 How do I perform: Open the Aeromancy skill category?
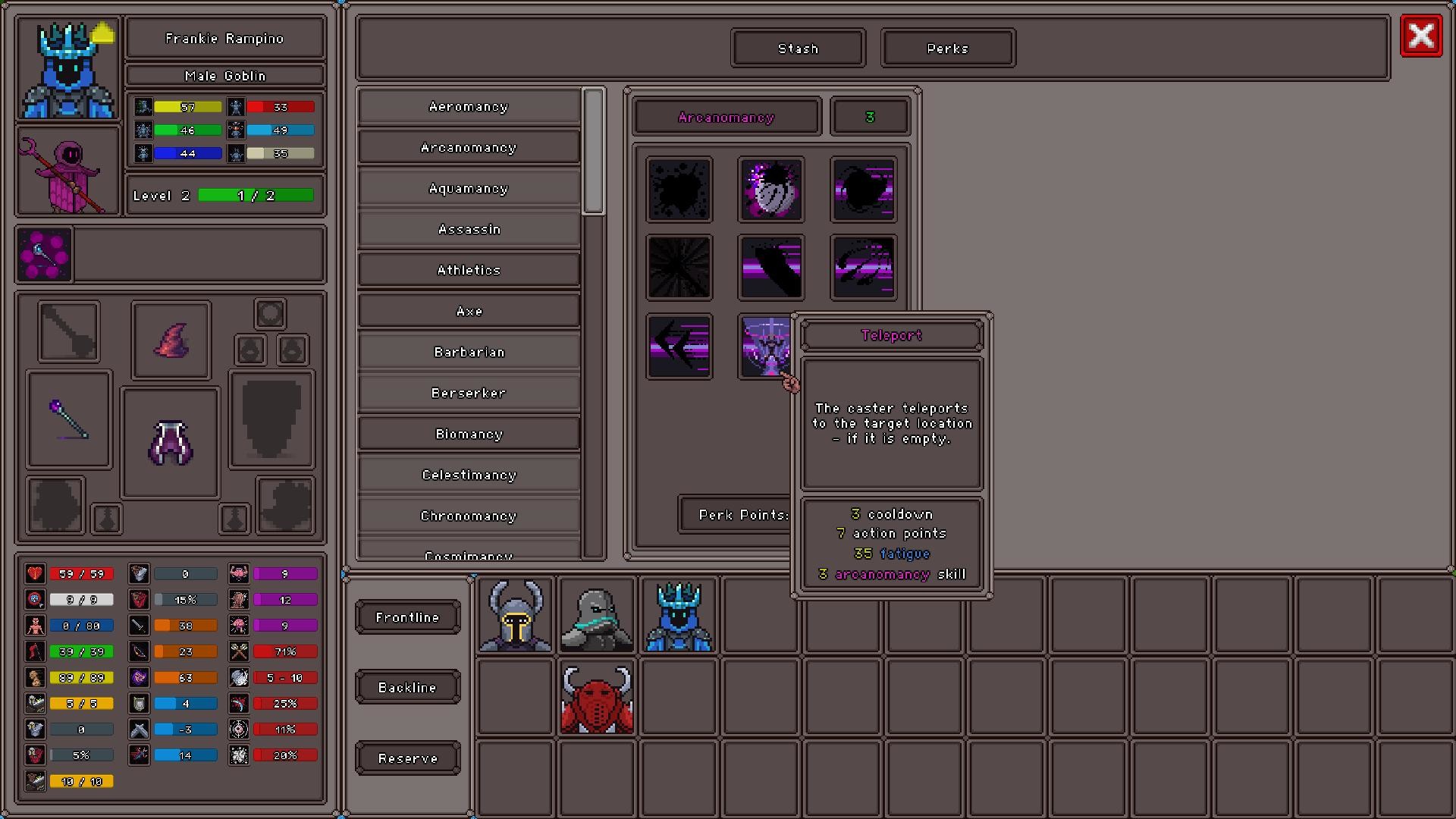(x=468, y=106)
